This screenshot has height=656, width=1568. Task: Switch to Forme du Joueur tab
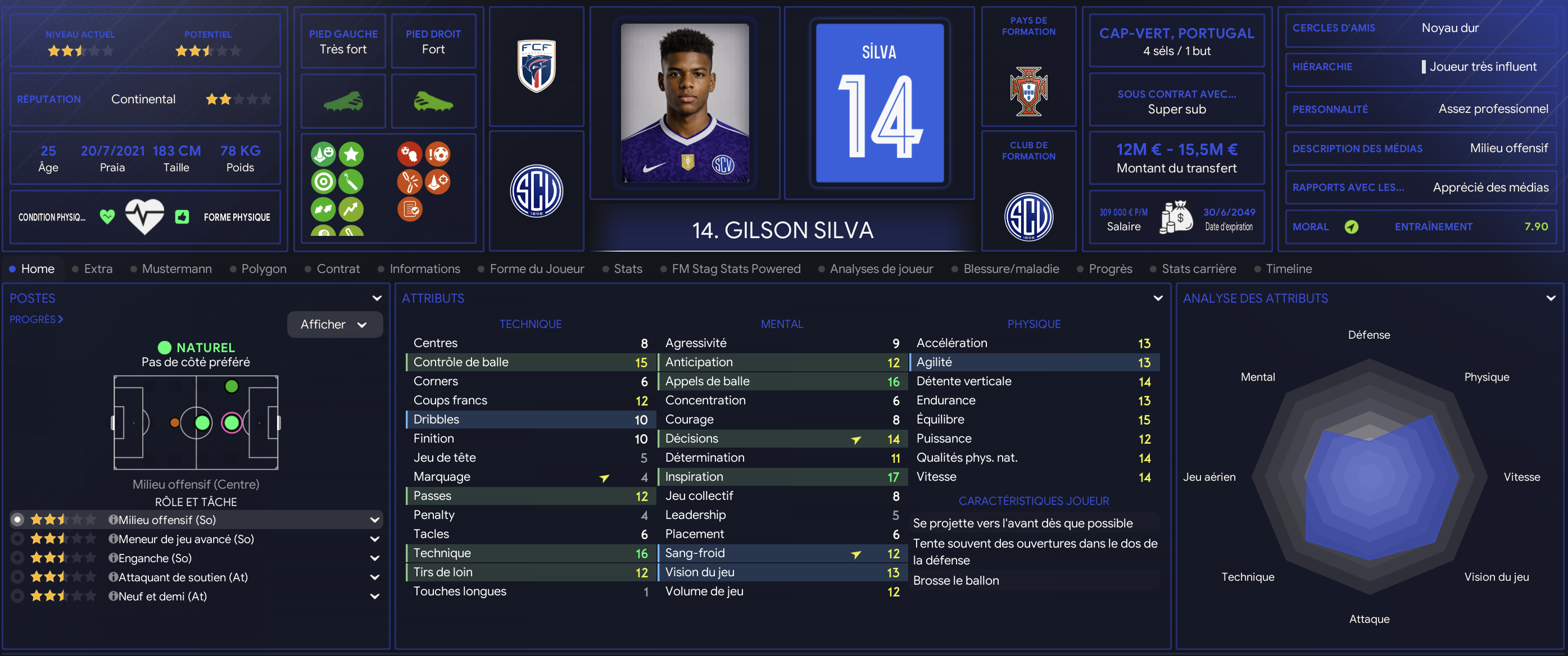click(x=536, y=269)
